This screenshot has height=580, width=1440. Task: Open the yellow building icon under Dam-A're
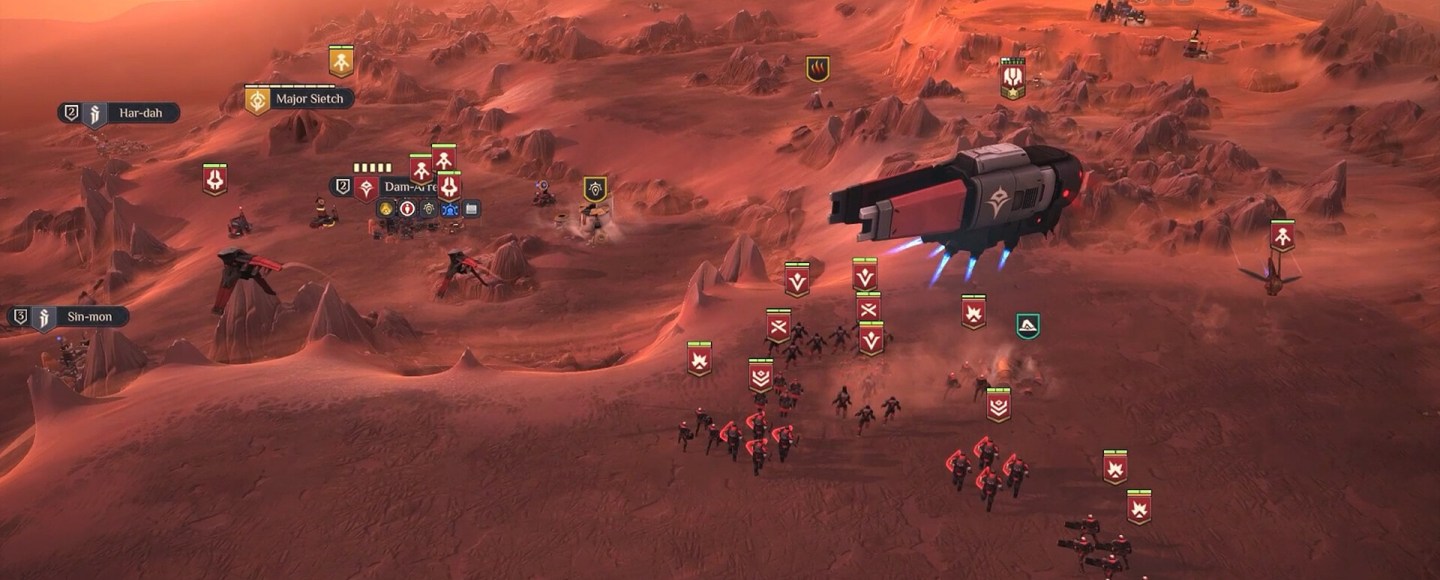pyautogui.click(x=386, y=209)
